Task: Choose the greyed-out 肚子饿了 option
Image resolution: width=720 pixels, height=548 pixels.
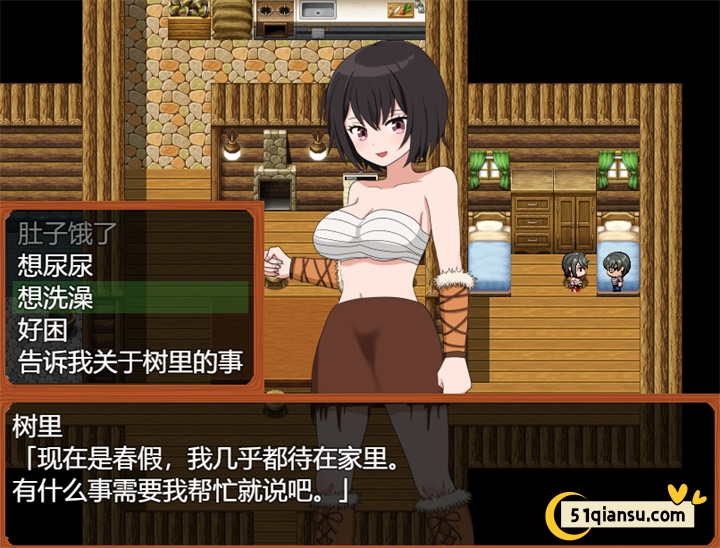Action: point(68,233)
